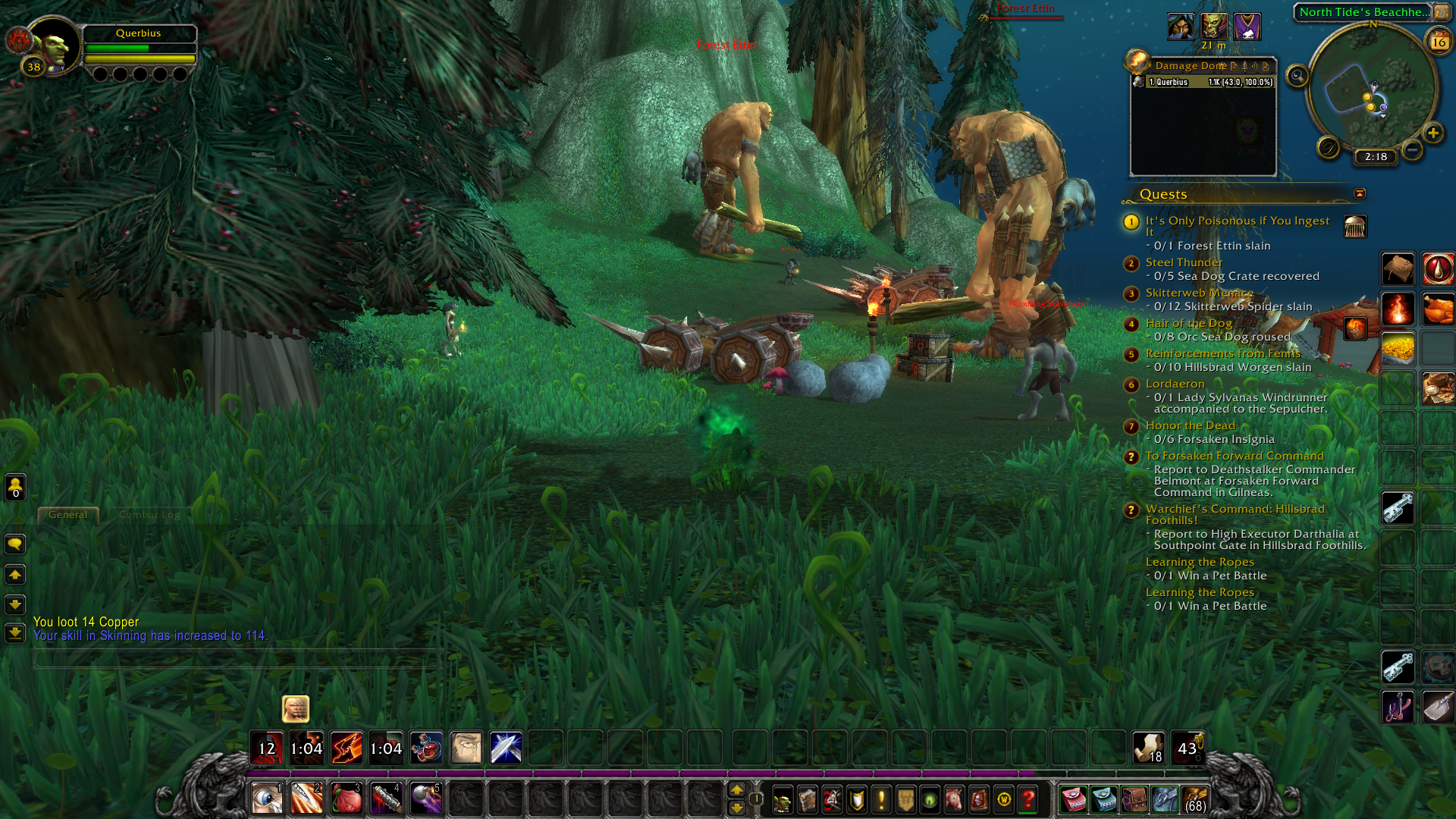1456x819 pixels.
Task: Collapse the Quests tracker panel
Action: [1360, 193]
